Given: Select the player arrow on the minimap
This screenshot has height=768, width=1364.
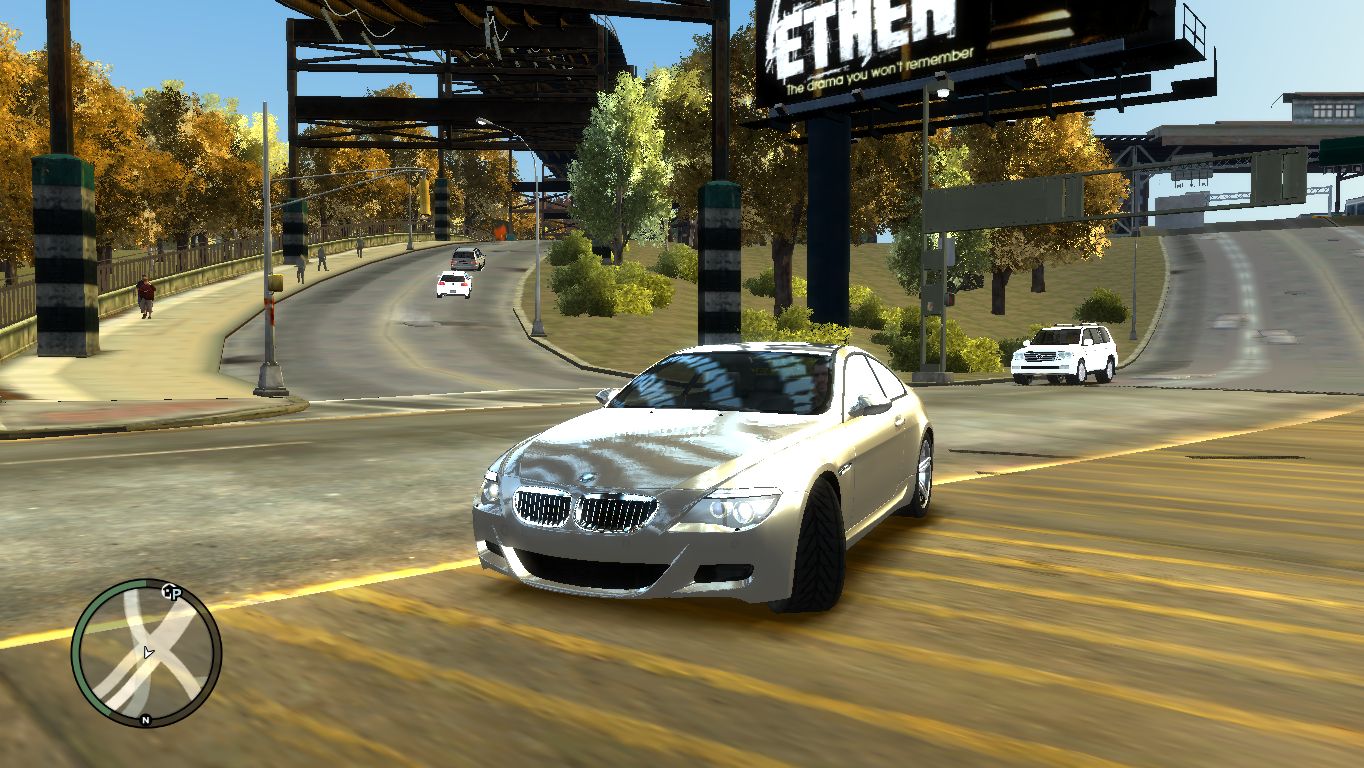Looking at the screenshot, I should coord(148,653).
